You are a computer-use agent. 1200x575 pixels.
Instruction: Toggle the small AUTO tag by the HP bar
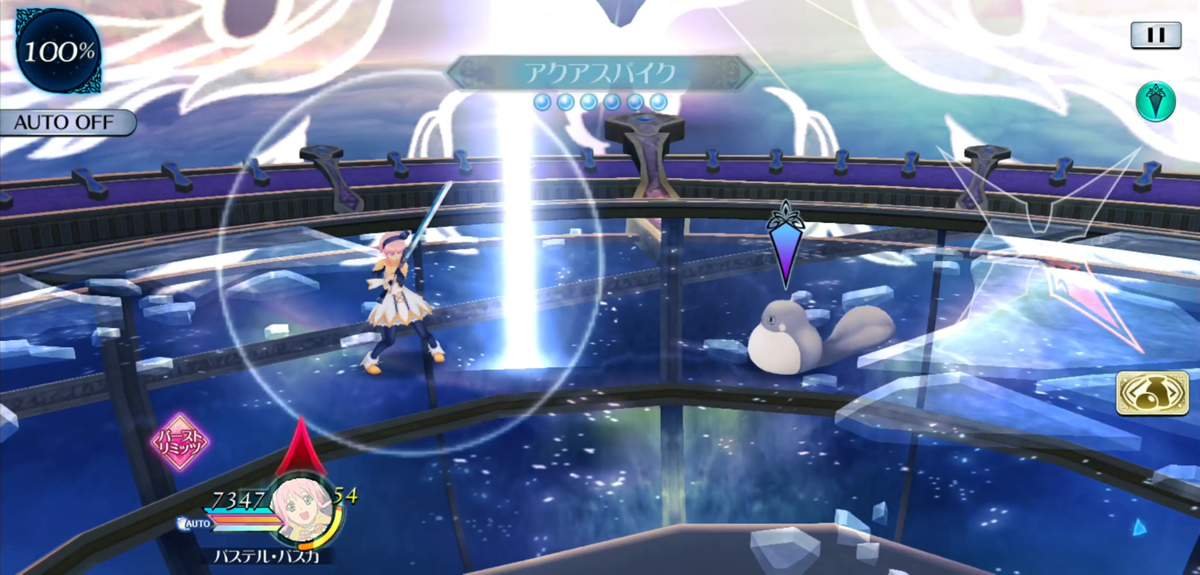tap(196, 523)
